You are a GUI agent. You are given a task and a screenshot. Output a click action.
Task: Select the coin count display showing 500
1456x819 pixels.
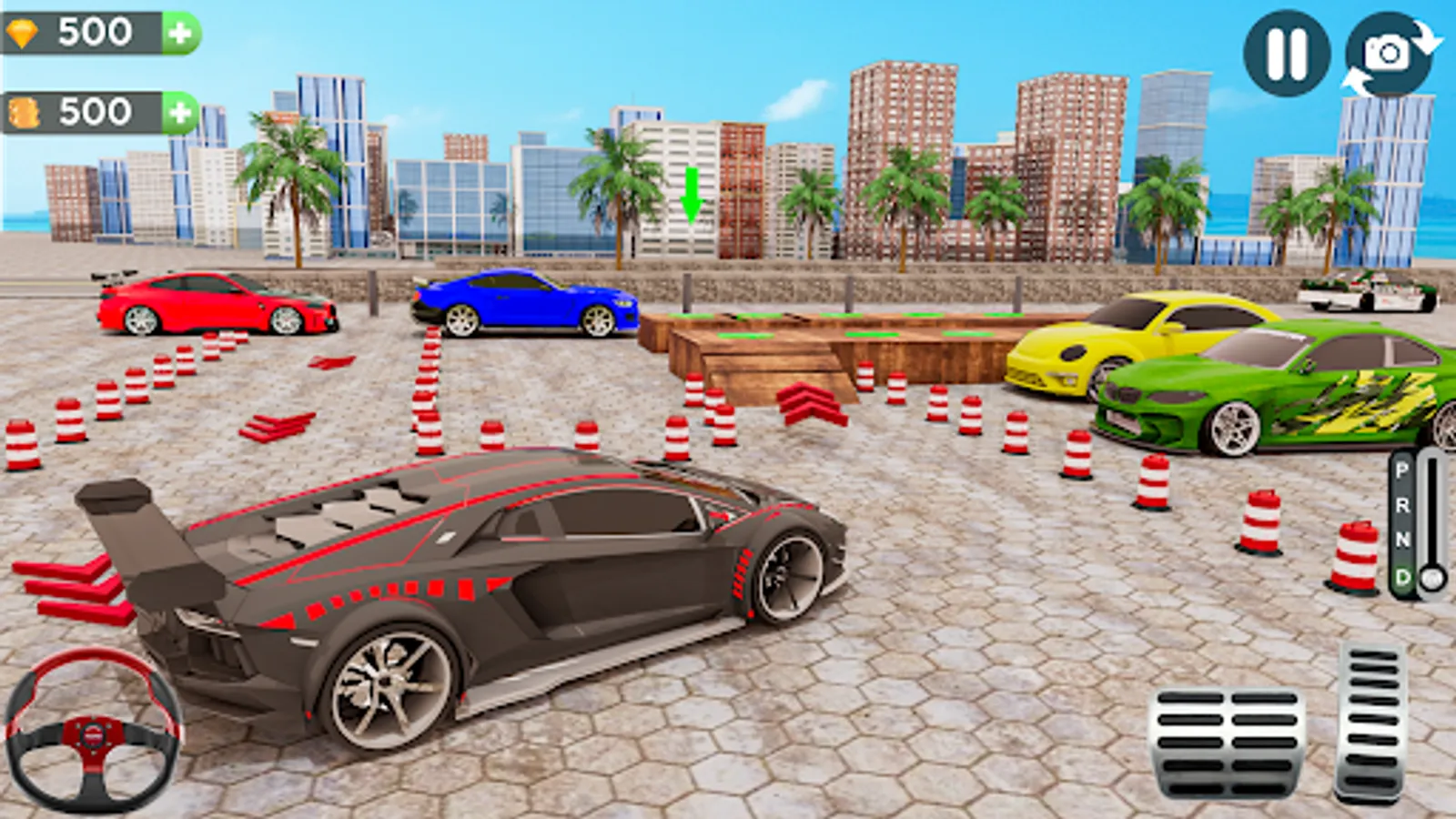point(96,111)
